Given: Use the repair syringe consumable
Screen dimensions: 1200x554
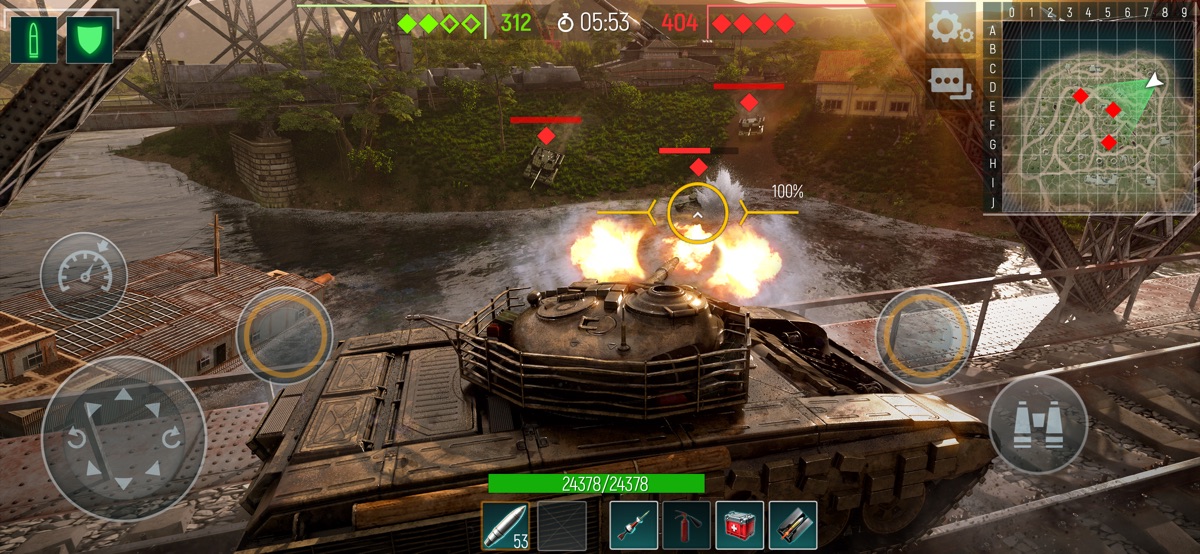Looking at the screenshot, I should tap(633, 525).
